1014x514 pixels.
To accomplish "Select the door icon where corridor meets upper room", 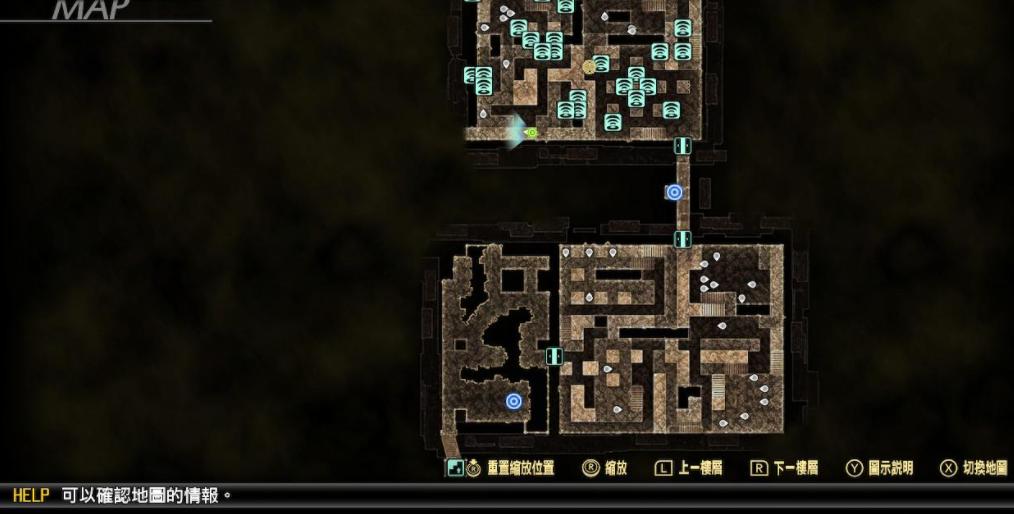I will click(x=682, y=146).
